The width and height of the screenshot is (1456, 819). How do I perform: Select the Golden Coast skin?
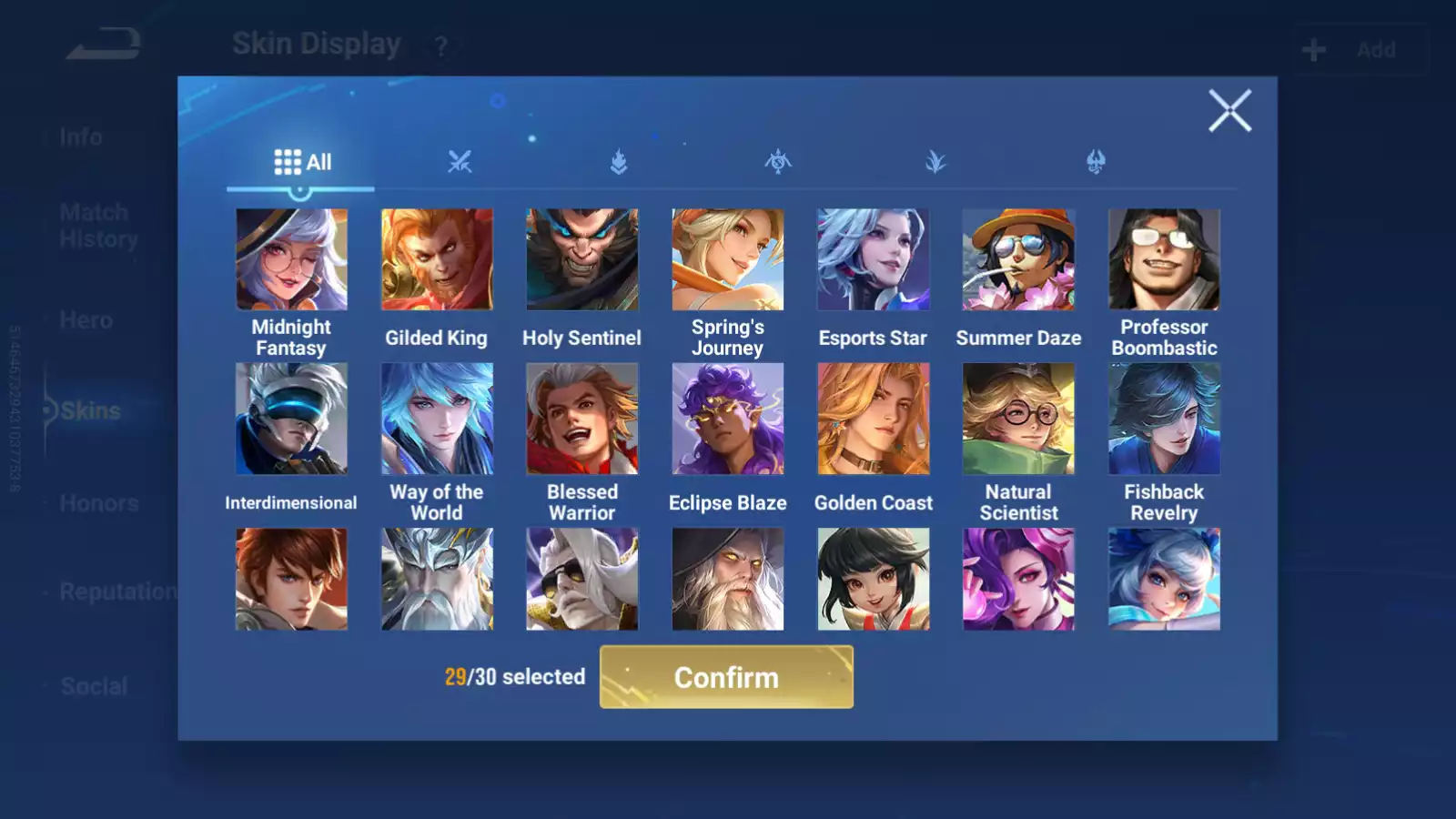(x=874, y=420)
